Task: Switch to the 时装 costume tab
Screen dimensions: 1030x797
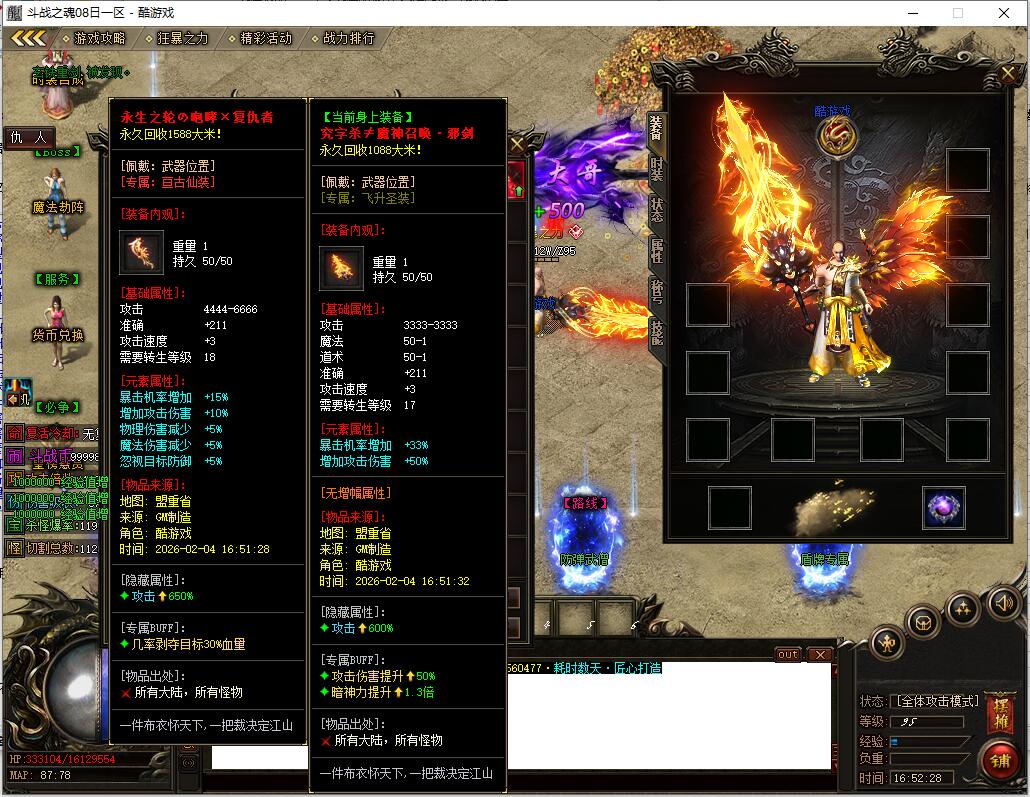Action: pyautogui.click(x=657, y=168)
